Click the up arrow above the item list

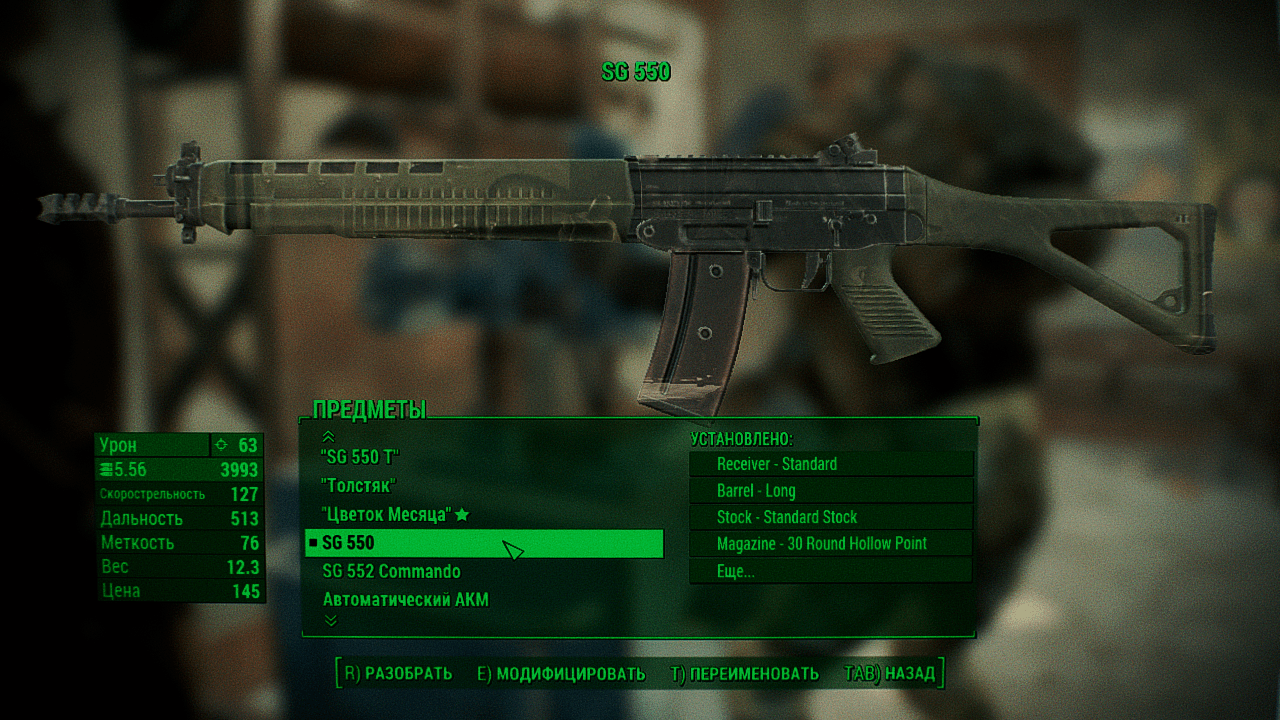329,435
